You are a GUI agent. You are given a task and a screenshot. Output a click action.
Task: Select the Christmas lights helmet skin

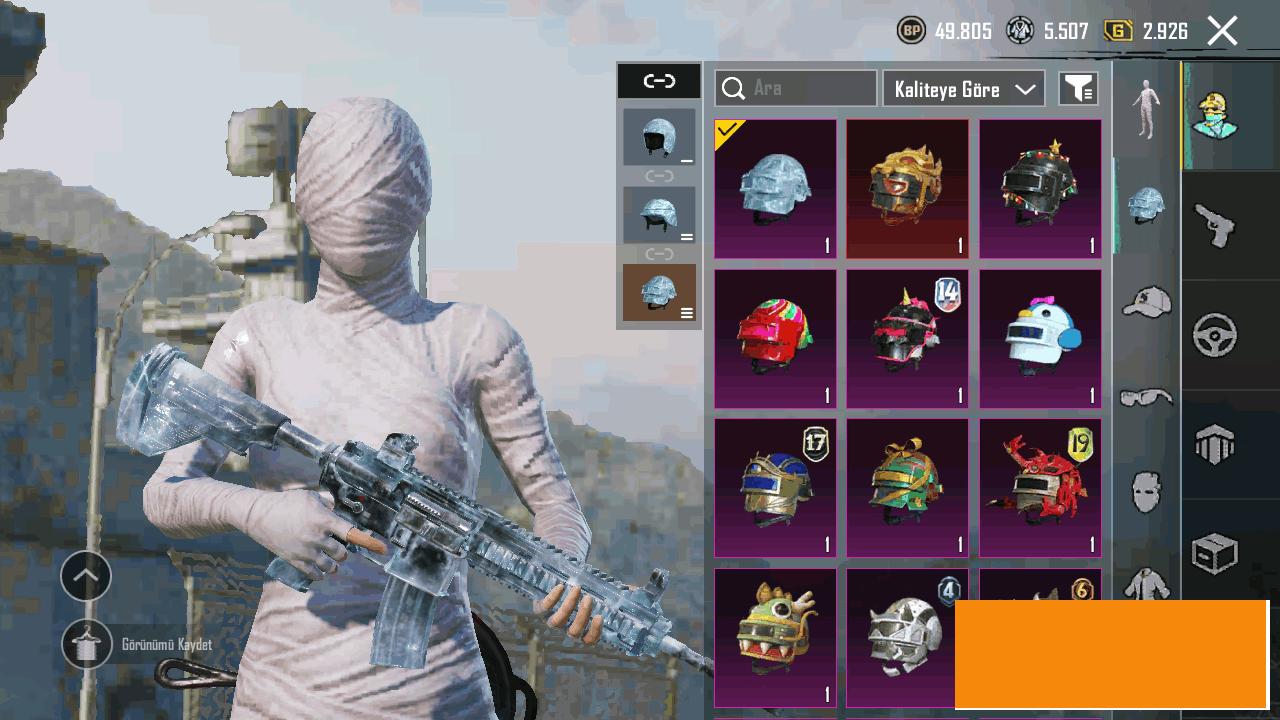coord(1040,189)
